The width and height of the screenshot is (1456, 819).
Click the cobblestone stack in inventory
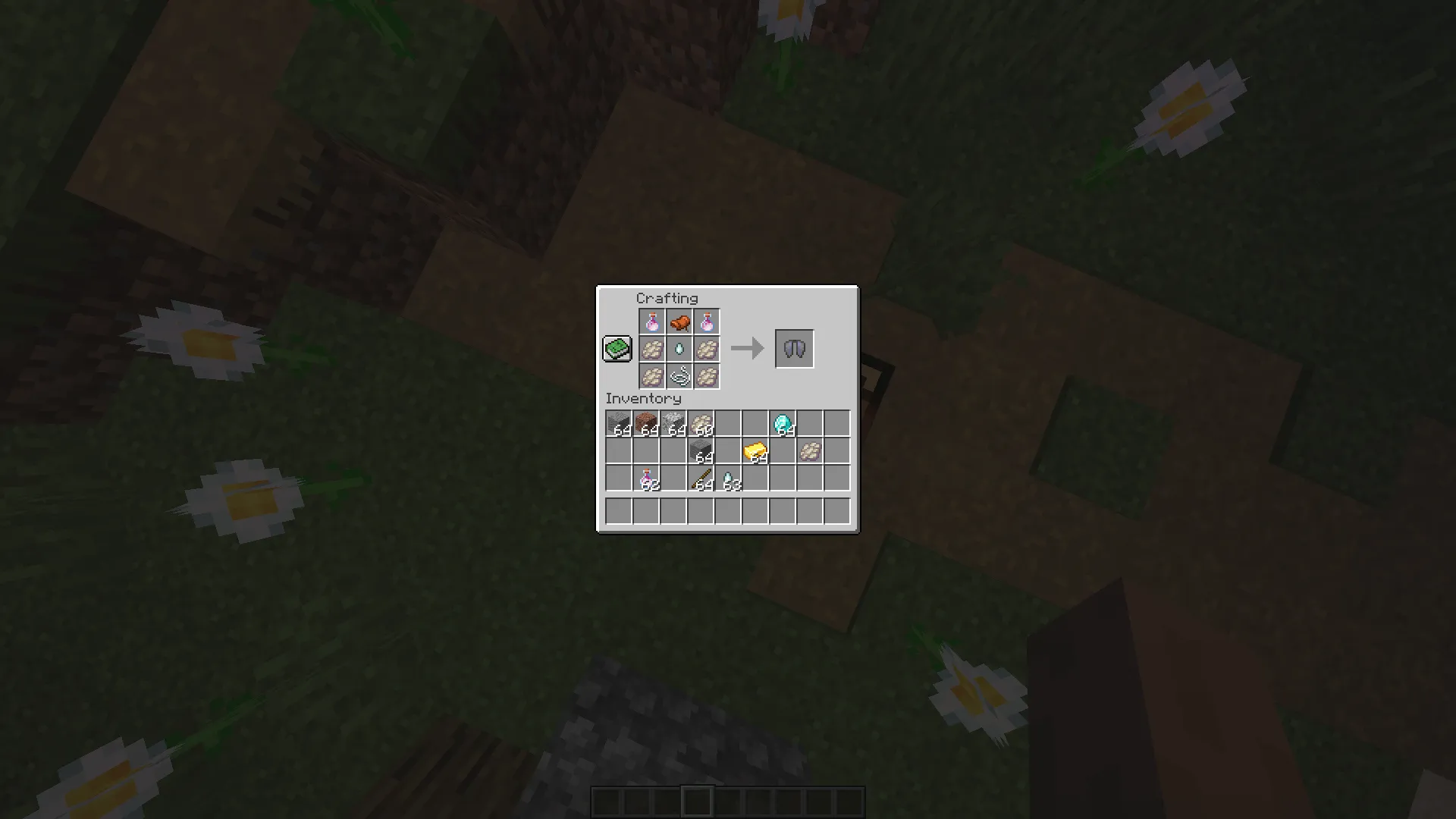pyautogui.click(x=617, y=423)
